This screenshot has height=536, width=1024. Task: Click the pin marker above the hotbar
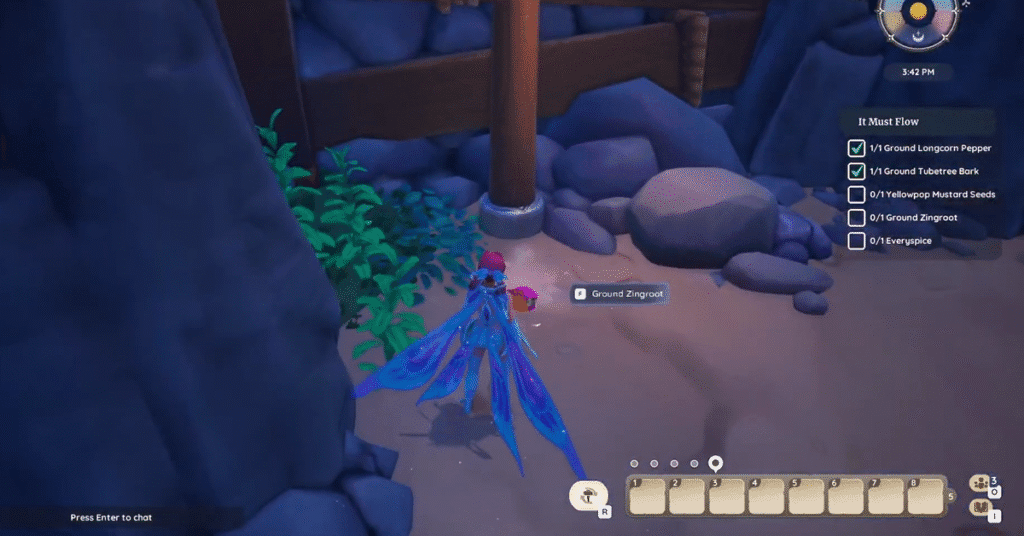[715, 463]
